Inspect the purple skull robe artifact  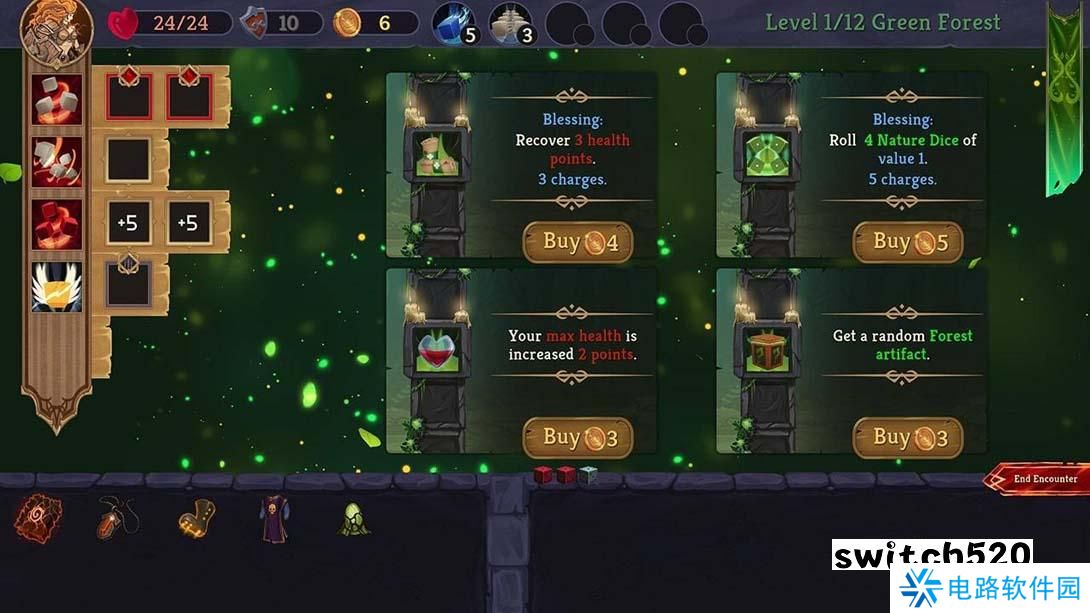[x=274, y=518]
